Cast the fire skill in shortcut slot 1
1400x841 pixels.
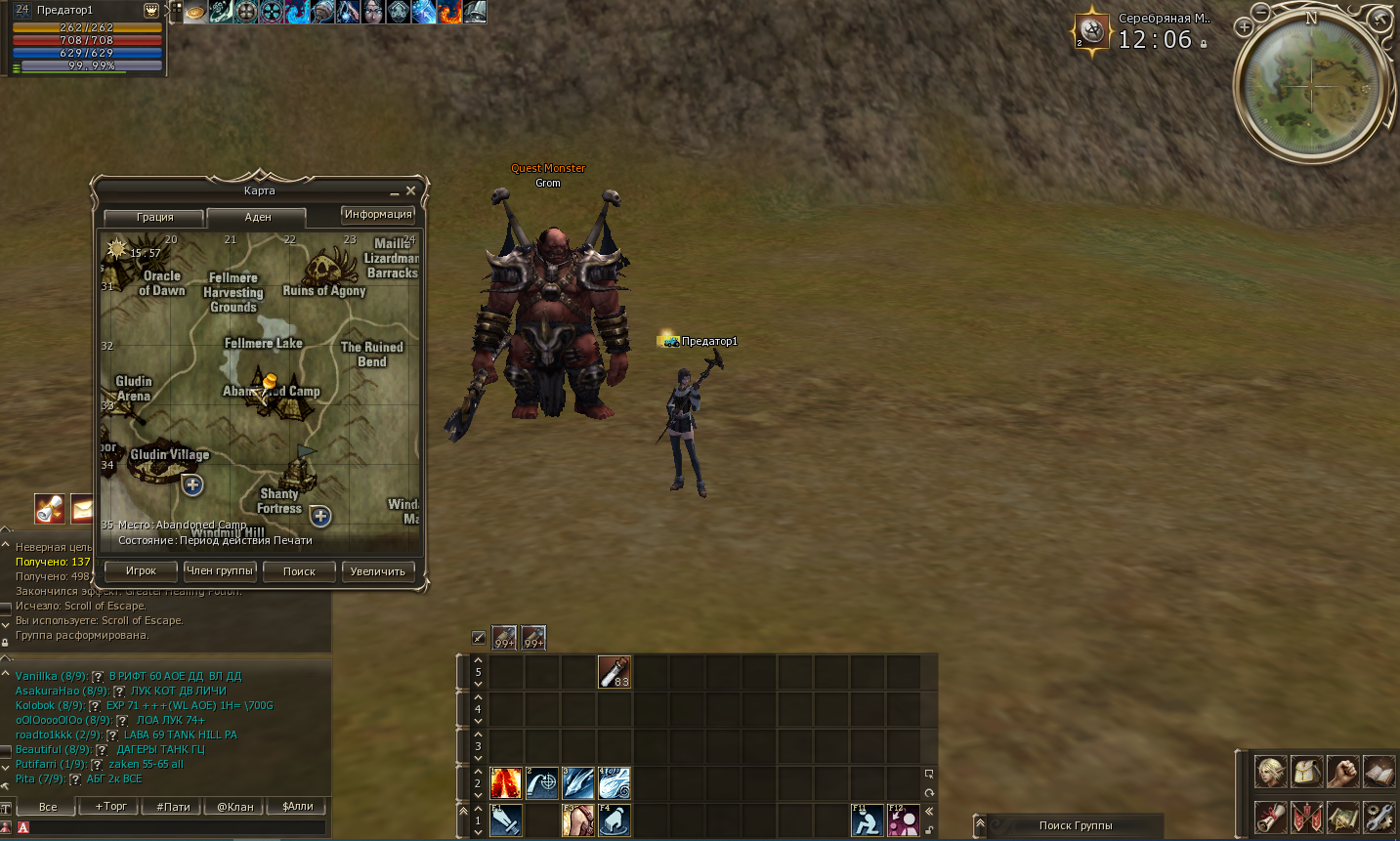(506, 781)
